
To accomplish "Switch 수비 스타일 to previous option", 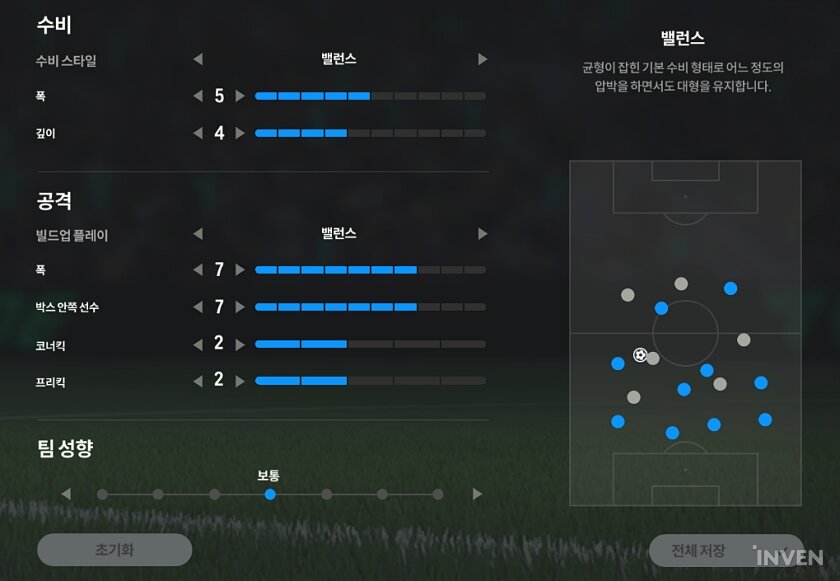I will coord(198,60).
